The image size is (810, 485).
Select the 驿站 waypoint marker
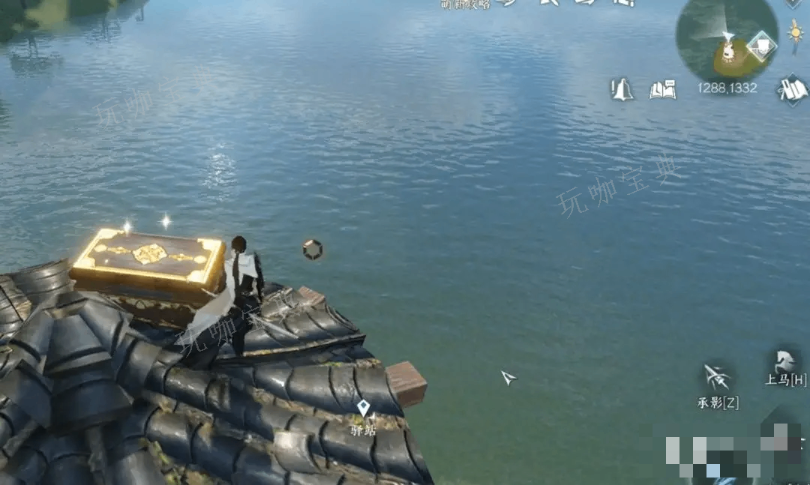point(363,408)
